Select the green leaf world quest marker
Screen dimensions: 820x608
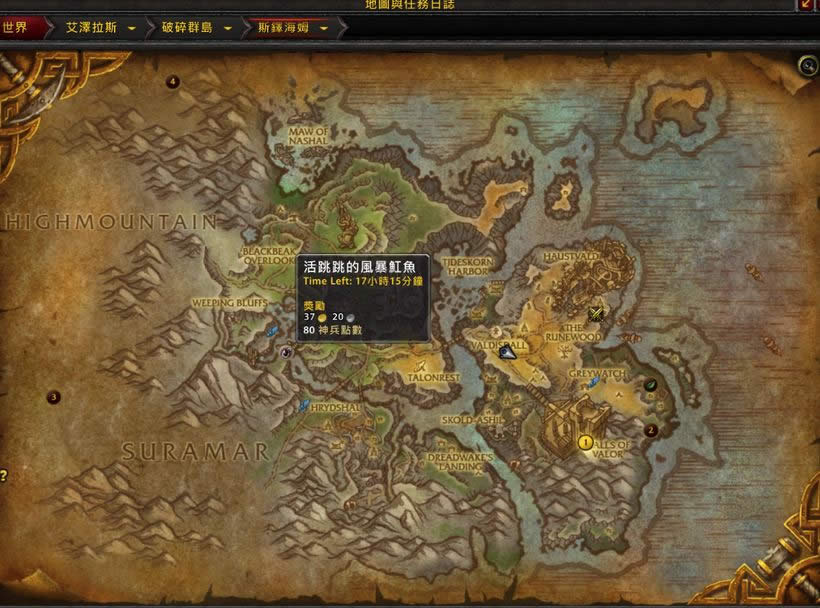[x=650, y=384]
